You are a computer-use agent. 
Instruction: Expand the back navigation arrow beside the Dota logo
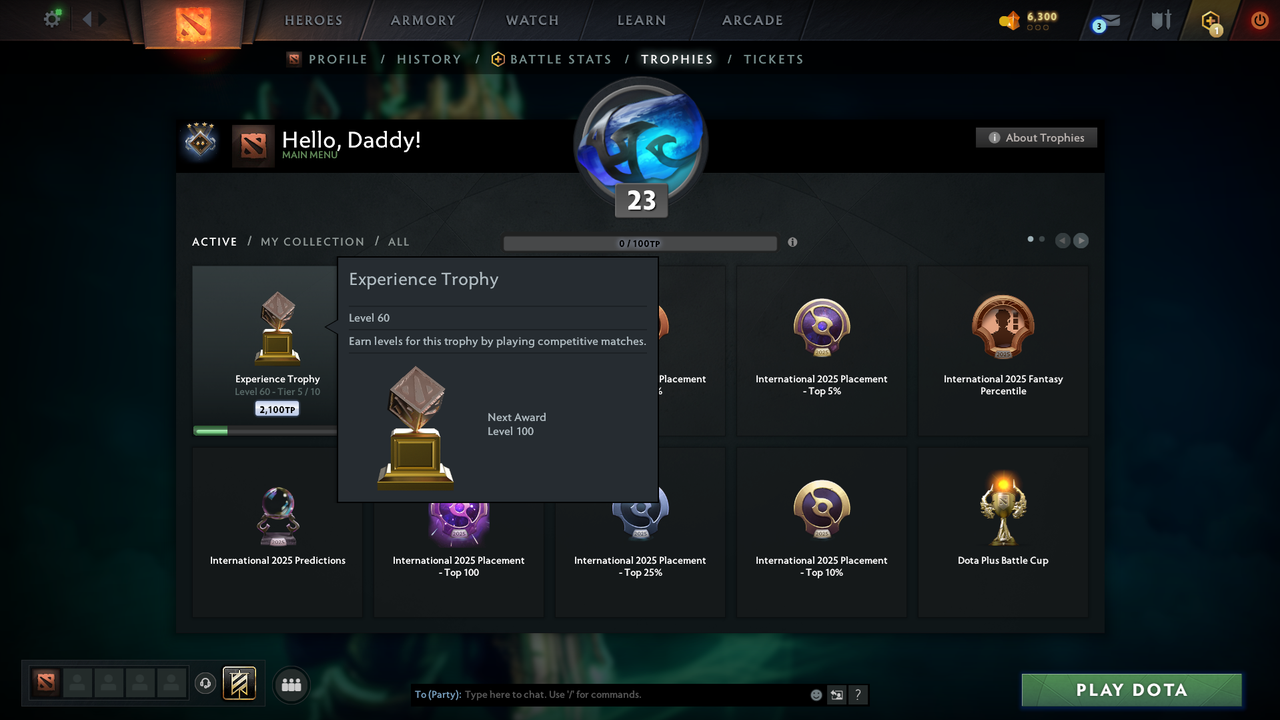pos(87,17)
